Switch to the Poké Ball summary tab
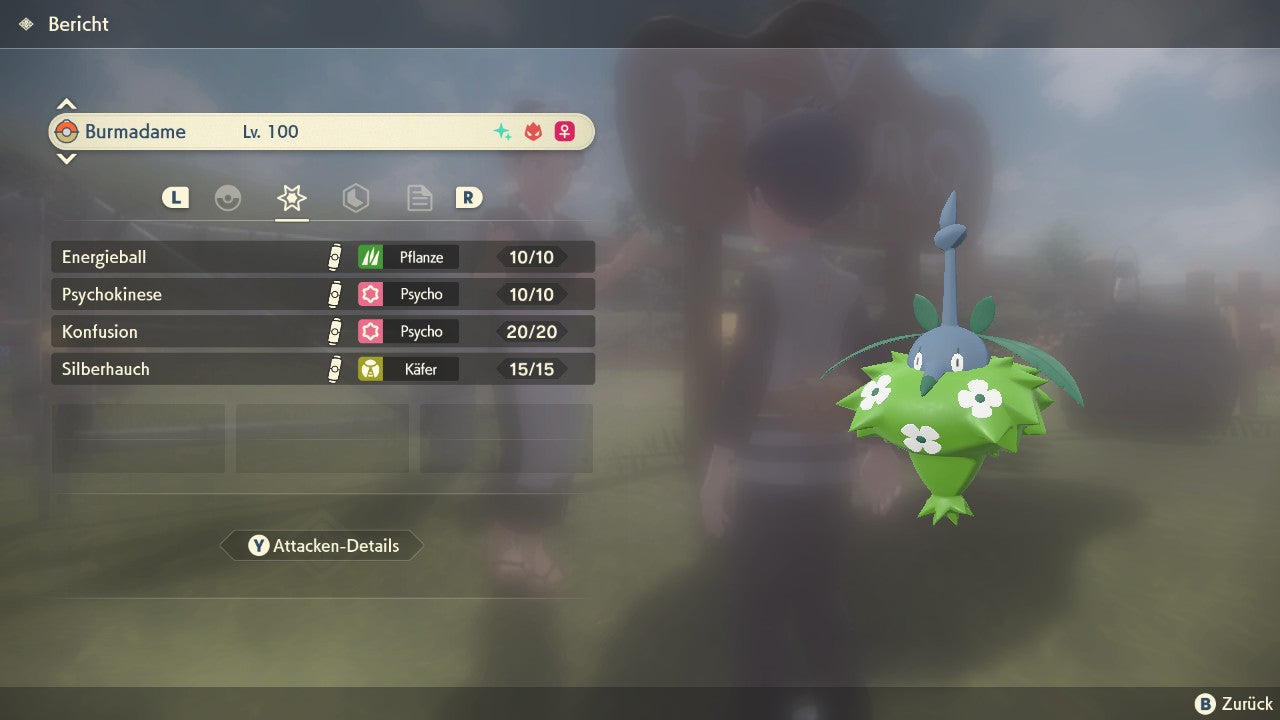 tap(228, 198)
